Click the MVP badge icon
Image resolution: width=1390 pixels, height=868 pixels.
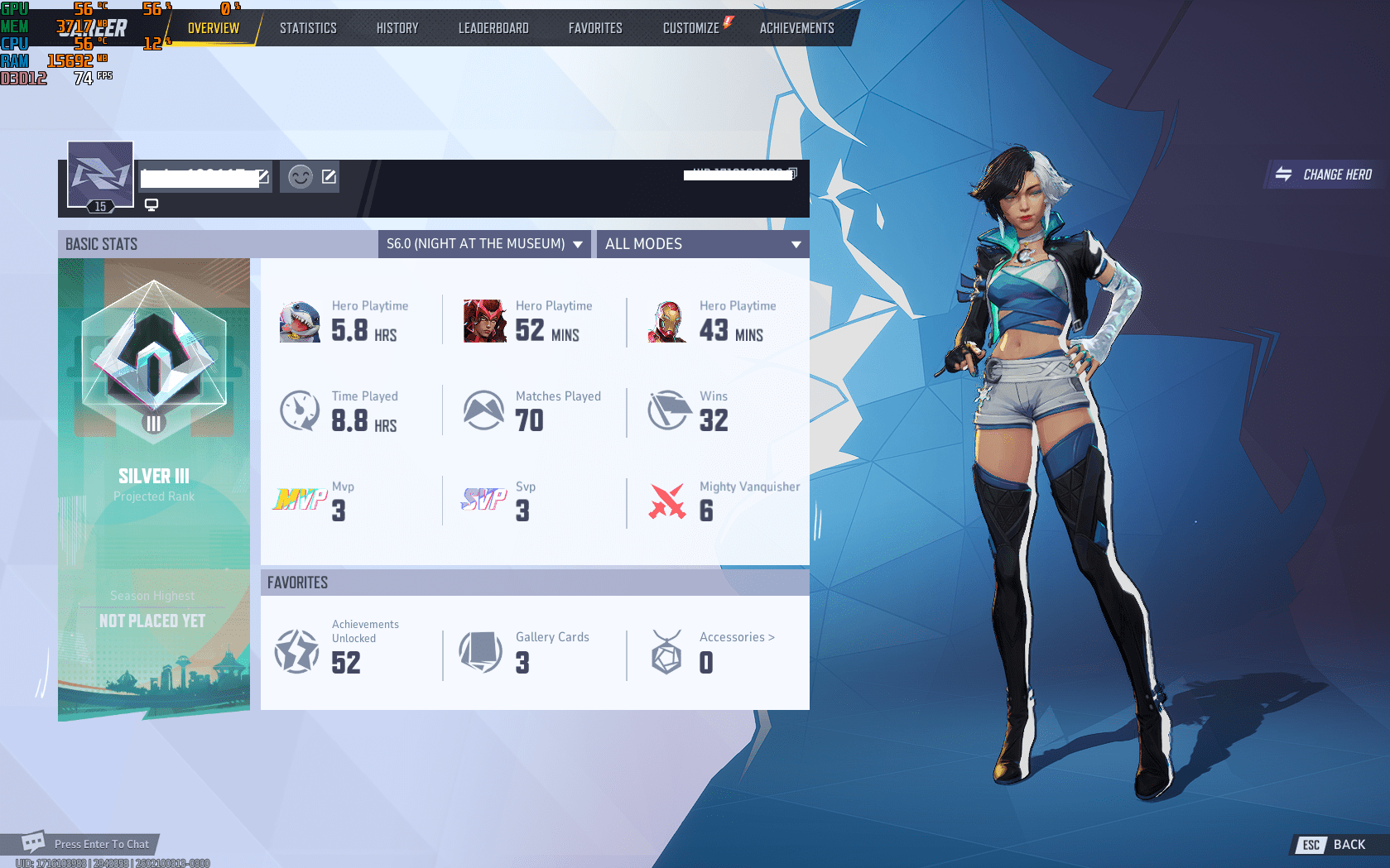click(300, 499)
